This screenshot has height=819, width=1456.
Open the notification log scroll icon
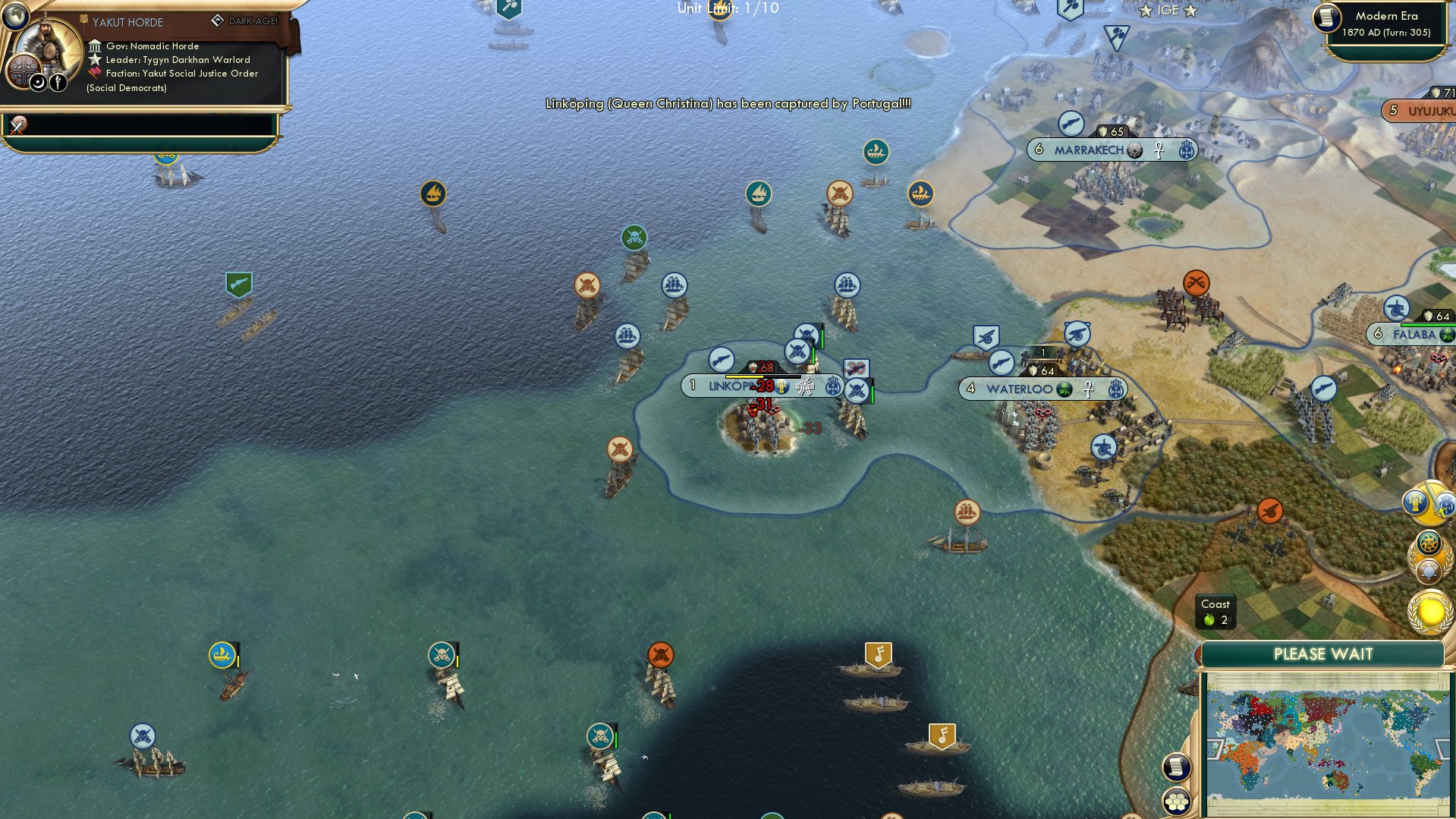pos(1176,767)
